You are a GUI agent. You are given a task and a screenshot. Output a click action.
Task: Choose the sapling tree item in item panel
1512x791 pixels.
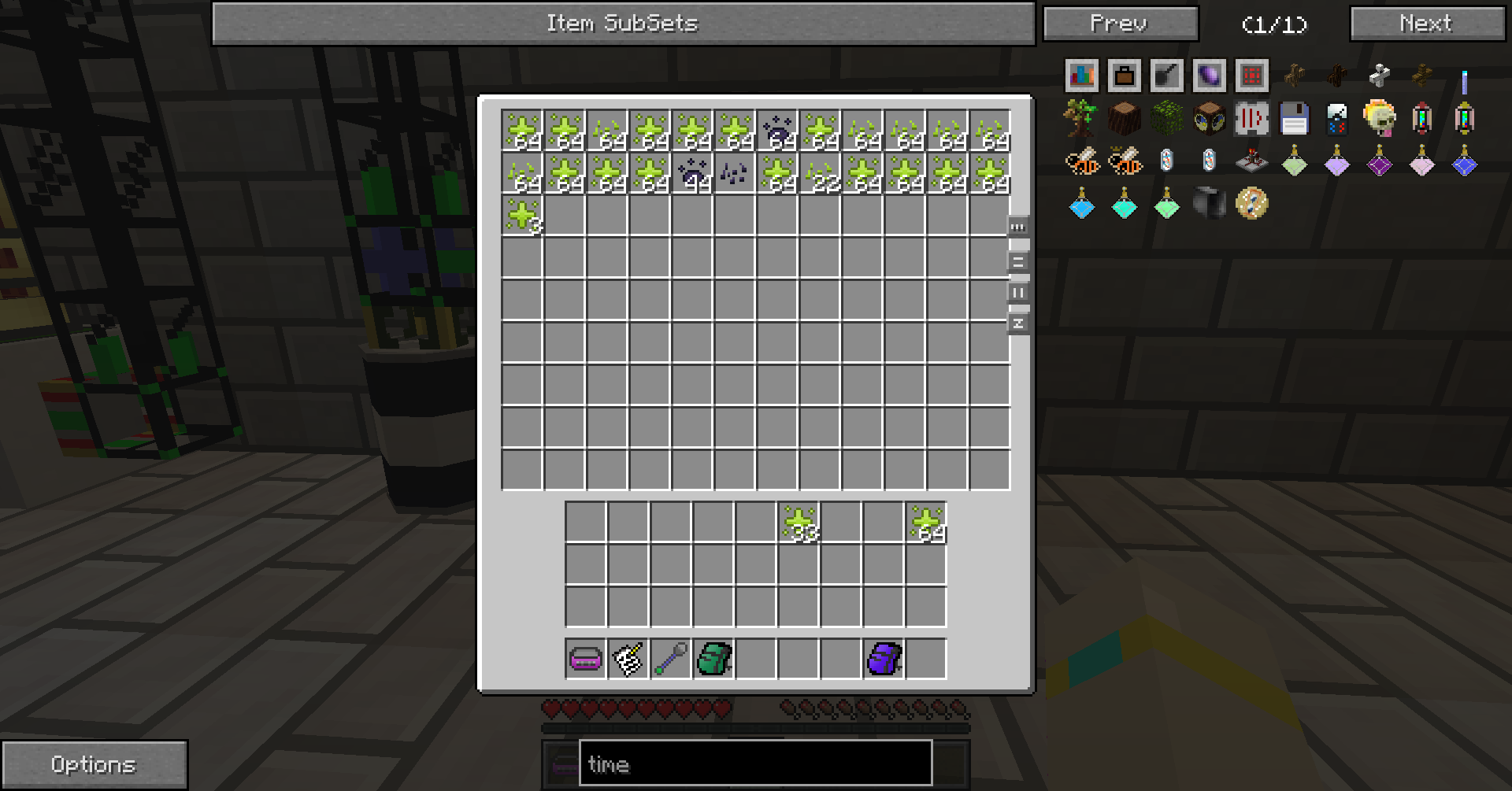[x=1080, y=120]
